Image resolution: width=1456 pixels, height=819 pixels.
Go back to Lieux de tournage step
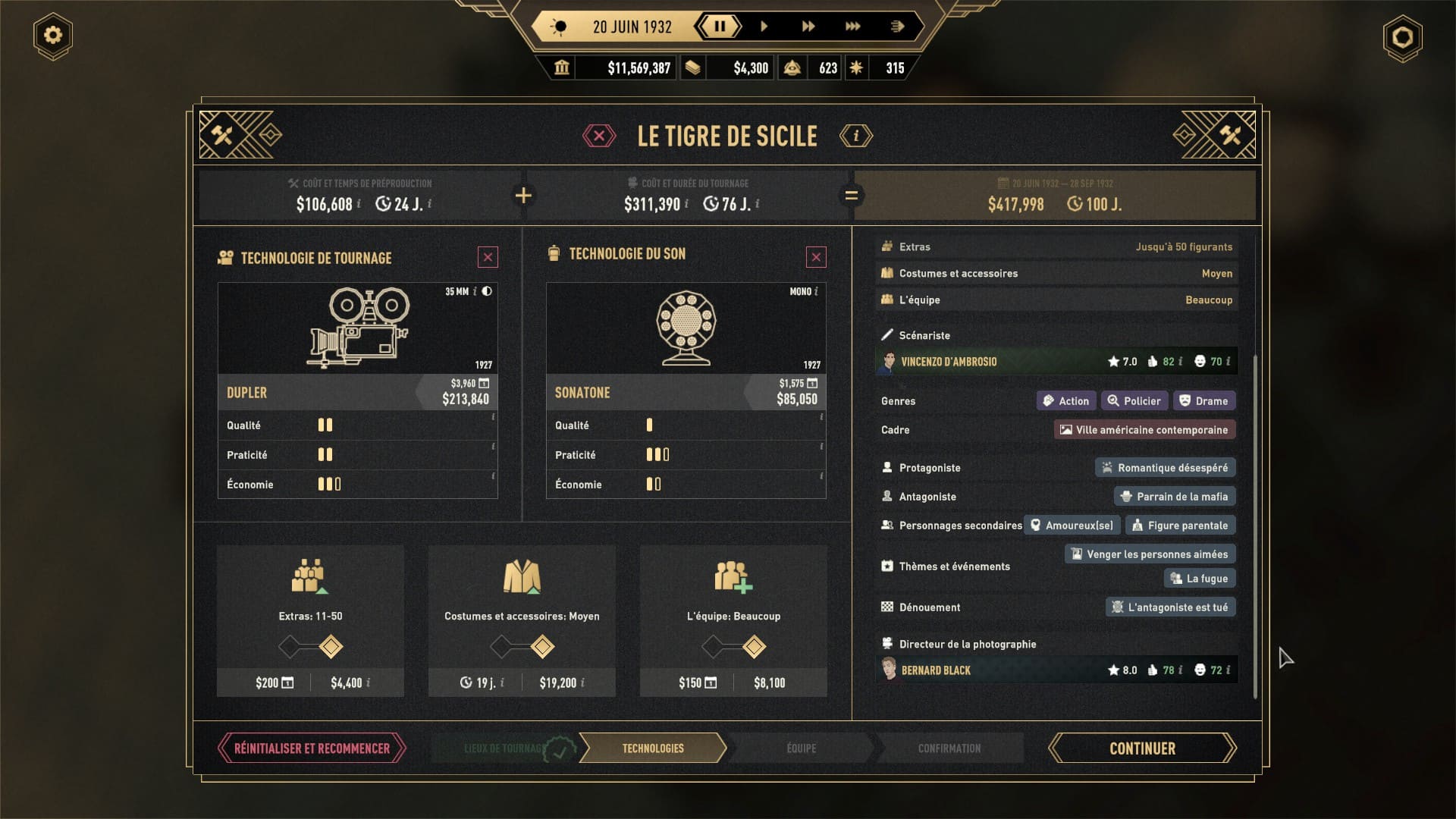tap(504, 748)
